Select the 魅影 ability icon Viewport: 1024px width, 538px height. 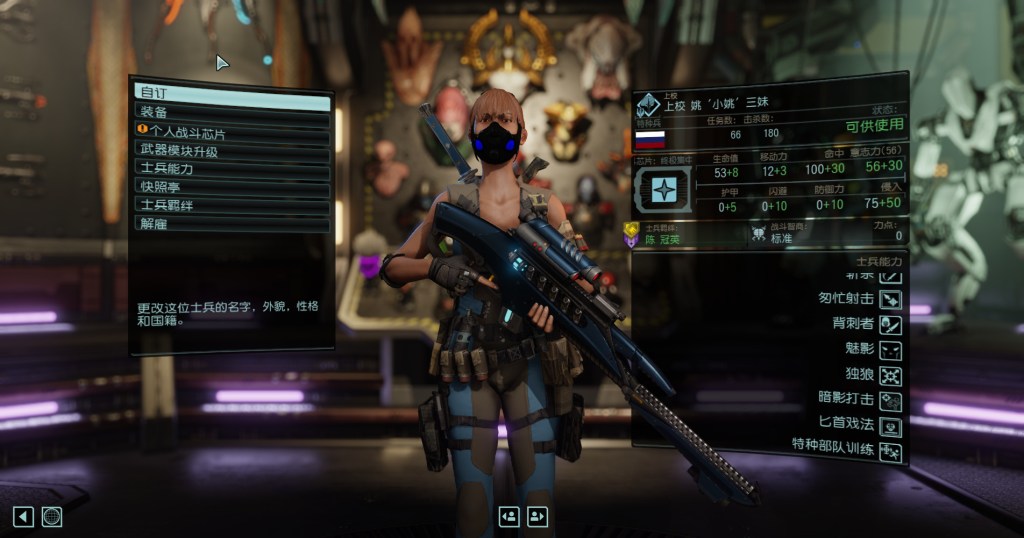coord(890,350)
